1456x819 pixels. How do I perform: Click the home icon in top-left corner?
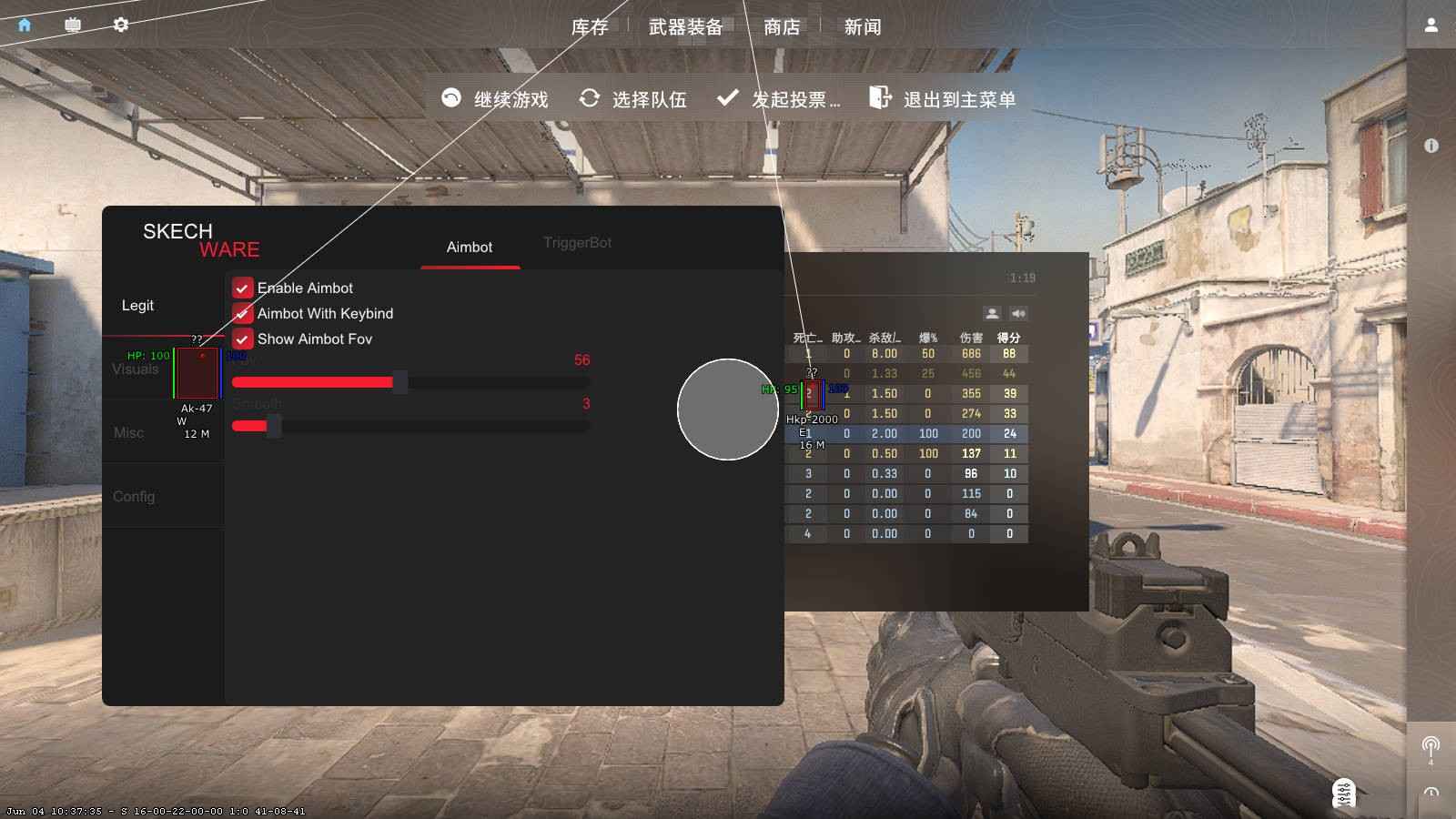point(23,25)
